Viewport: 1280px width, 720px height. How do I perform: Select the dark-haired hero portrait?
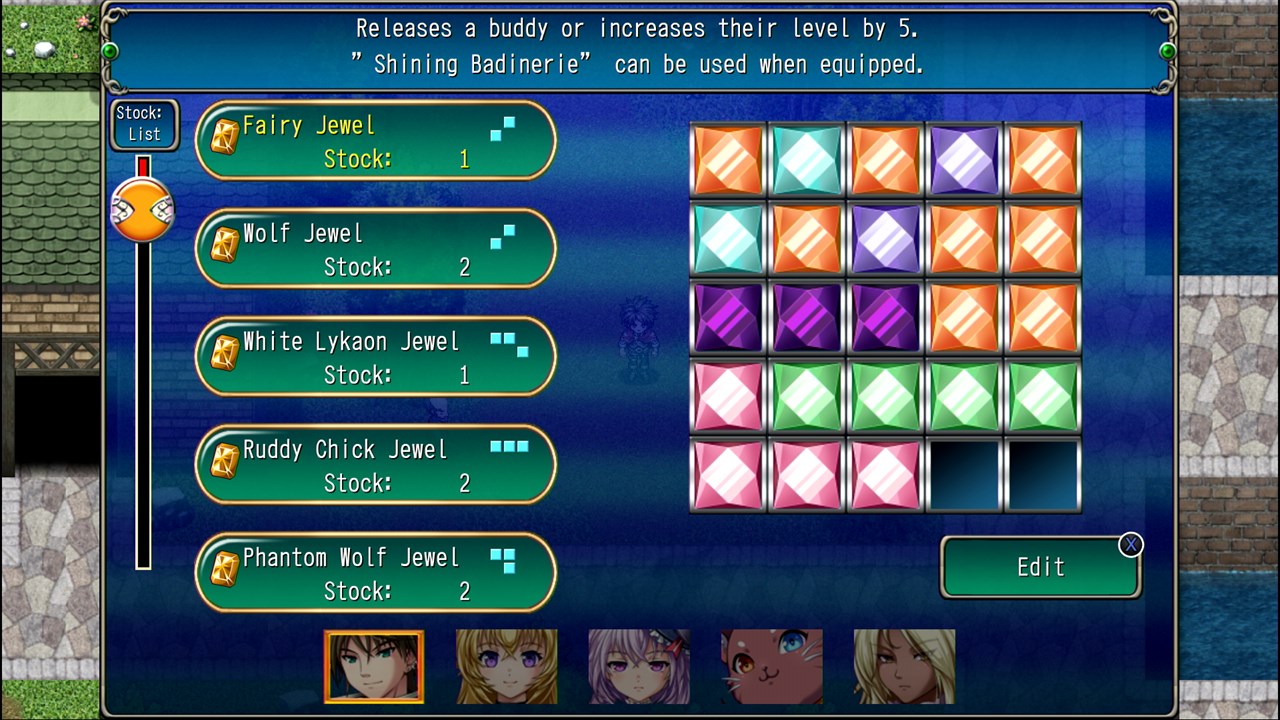point(374,666)
